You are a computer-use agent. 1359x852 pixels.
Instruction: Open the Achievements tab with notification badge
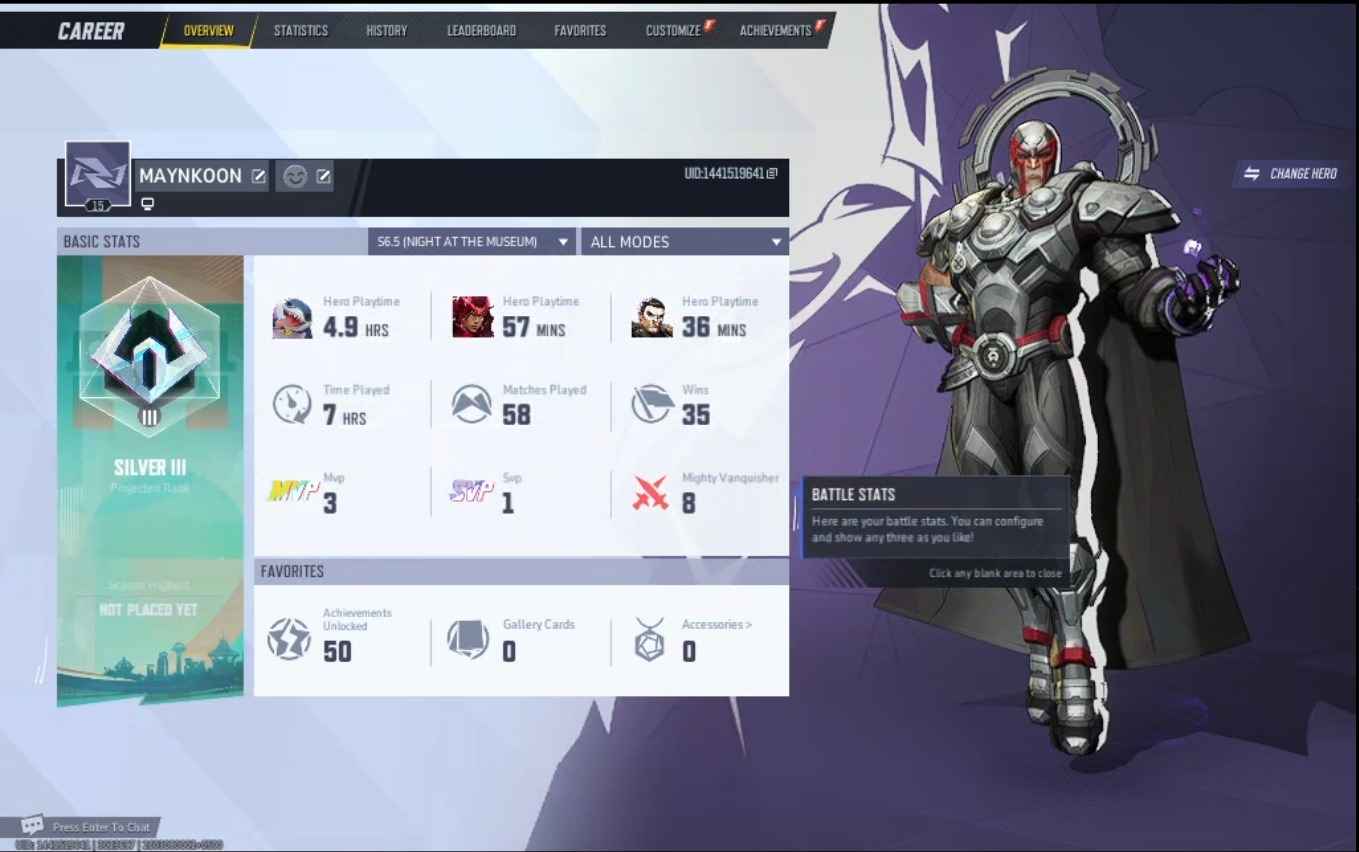775,30
